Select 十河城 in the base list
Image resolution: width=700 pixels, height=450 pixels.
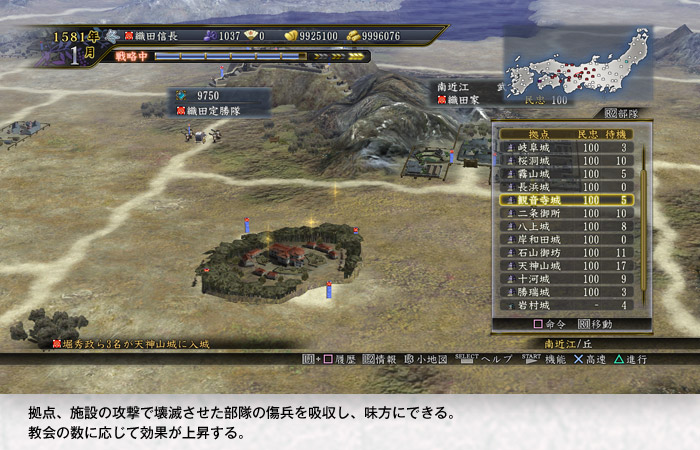click(x=566, y=278)
